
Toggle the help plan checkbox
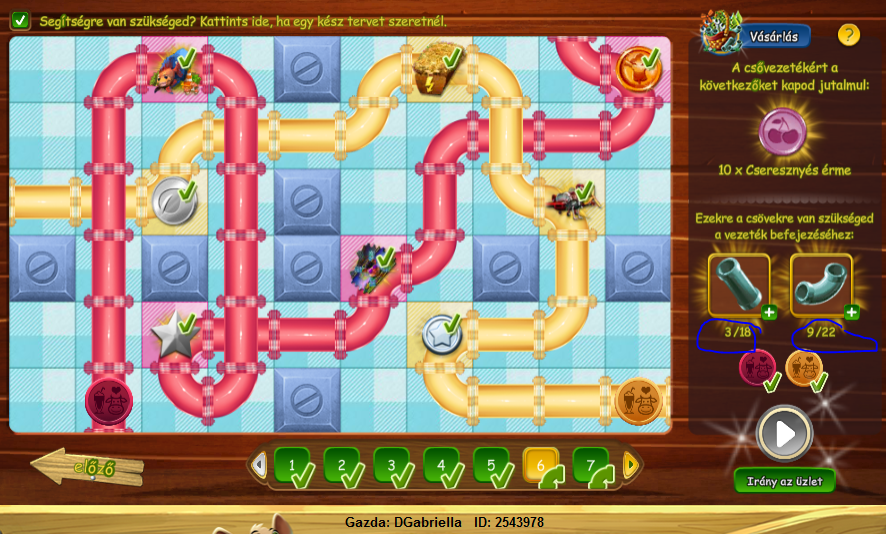tap(20, 20)
